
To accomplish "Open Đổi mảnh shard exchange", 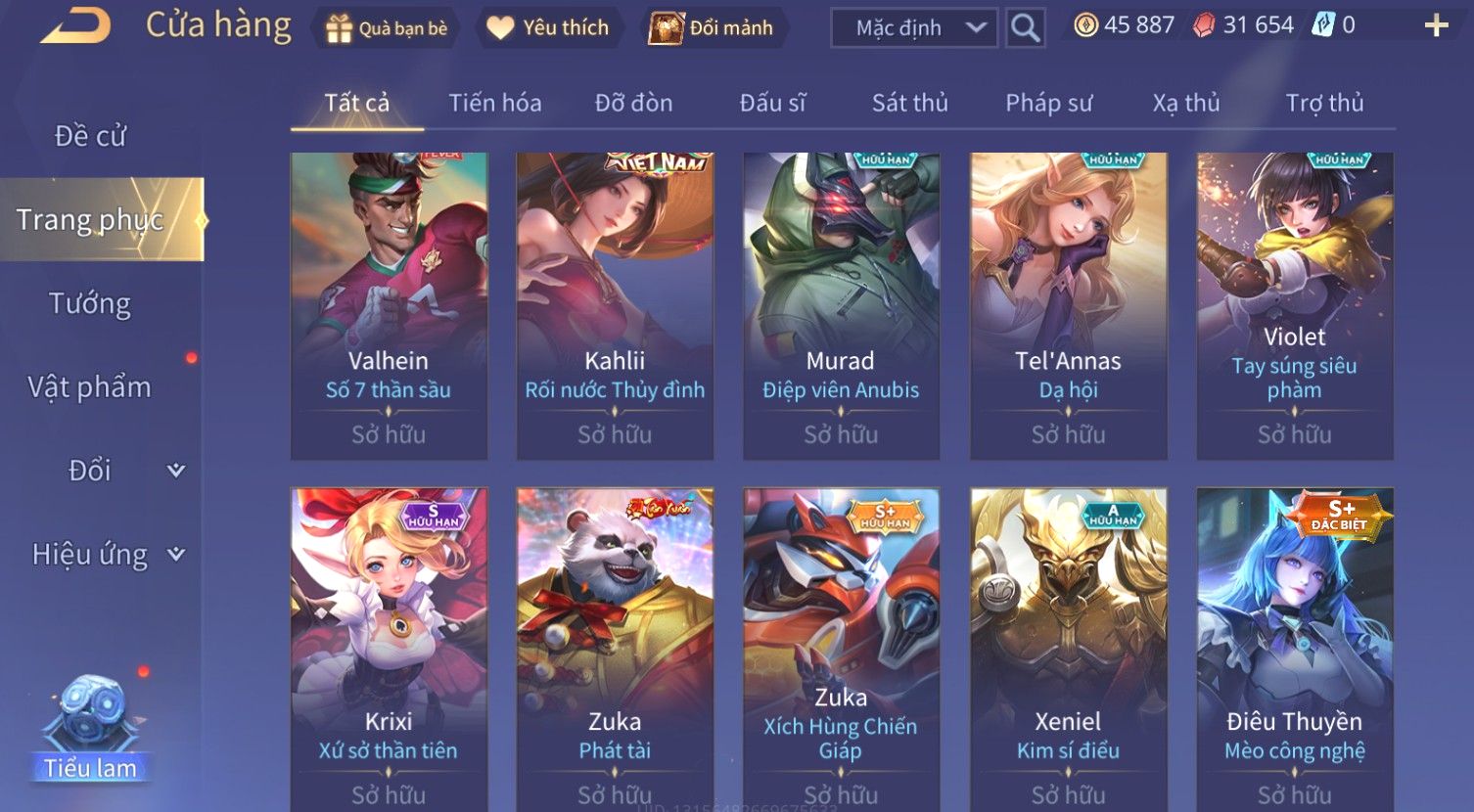I will (x=713, y=28).
